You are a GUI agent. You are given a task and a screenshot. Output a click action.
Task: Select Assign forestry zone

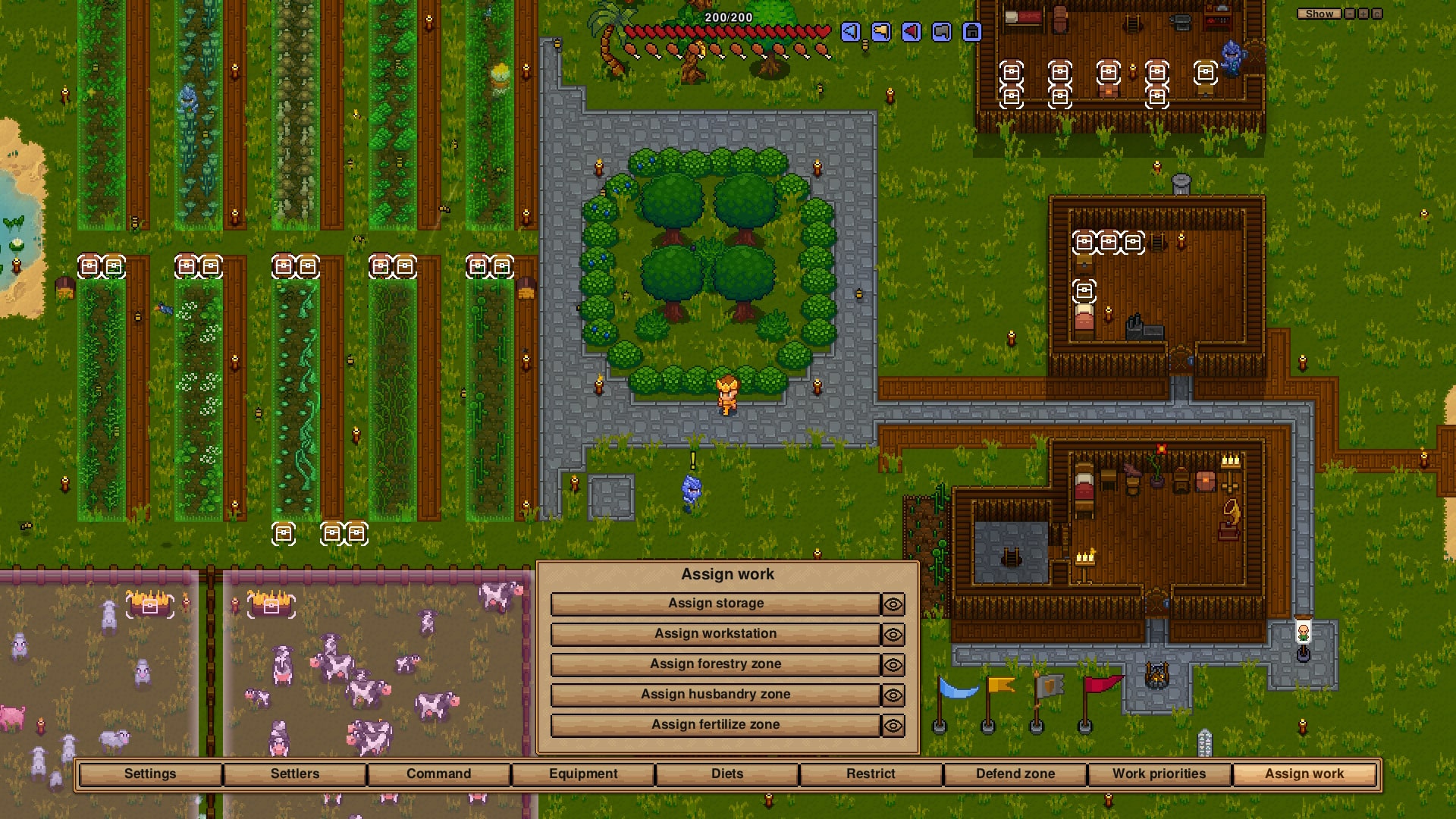click(715, 664)
